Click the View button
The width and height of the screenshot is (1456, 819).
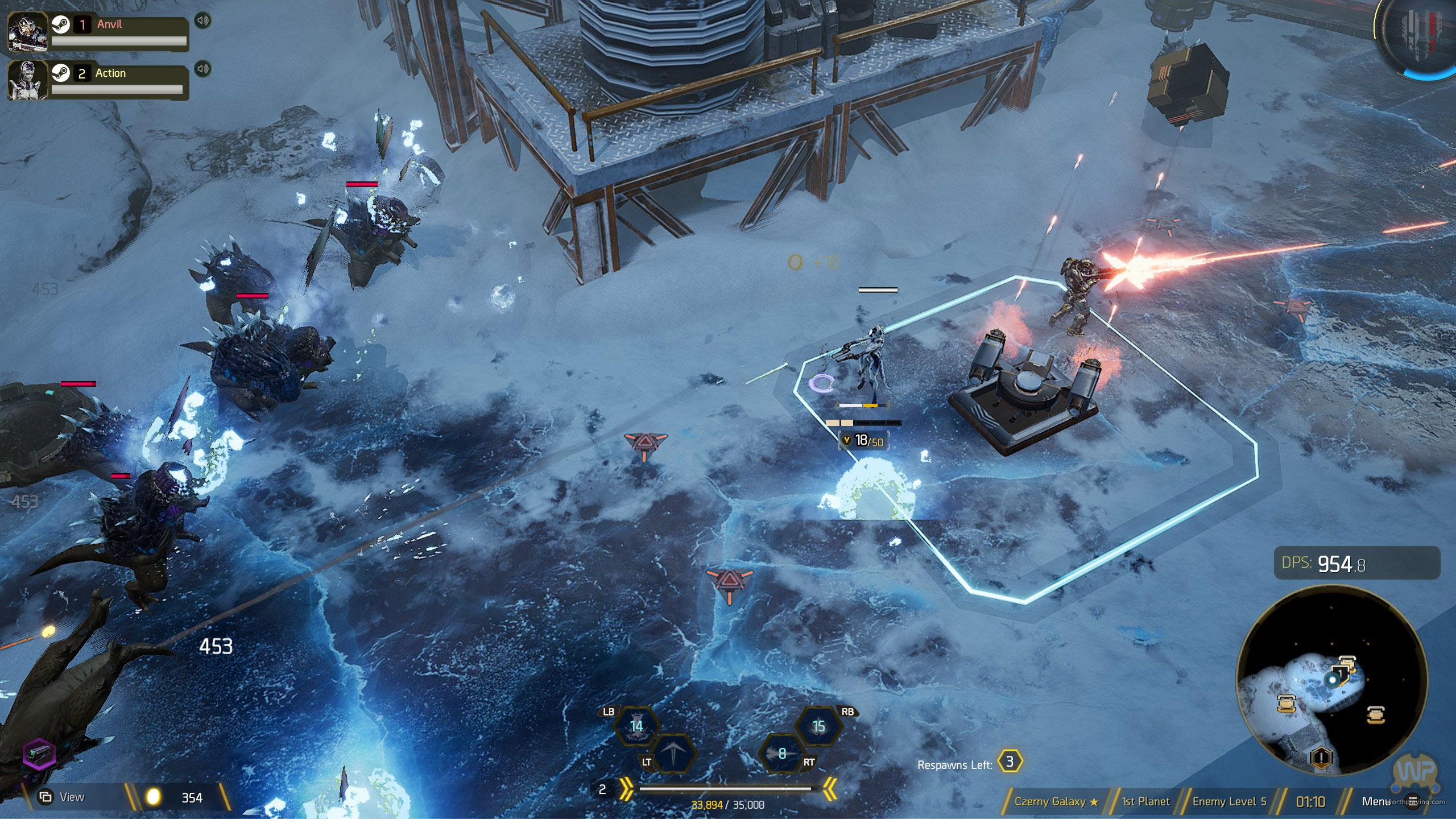coord(61,797)
